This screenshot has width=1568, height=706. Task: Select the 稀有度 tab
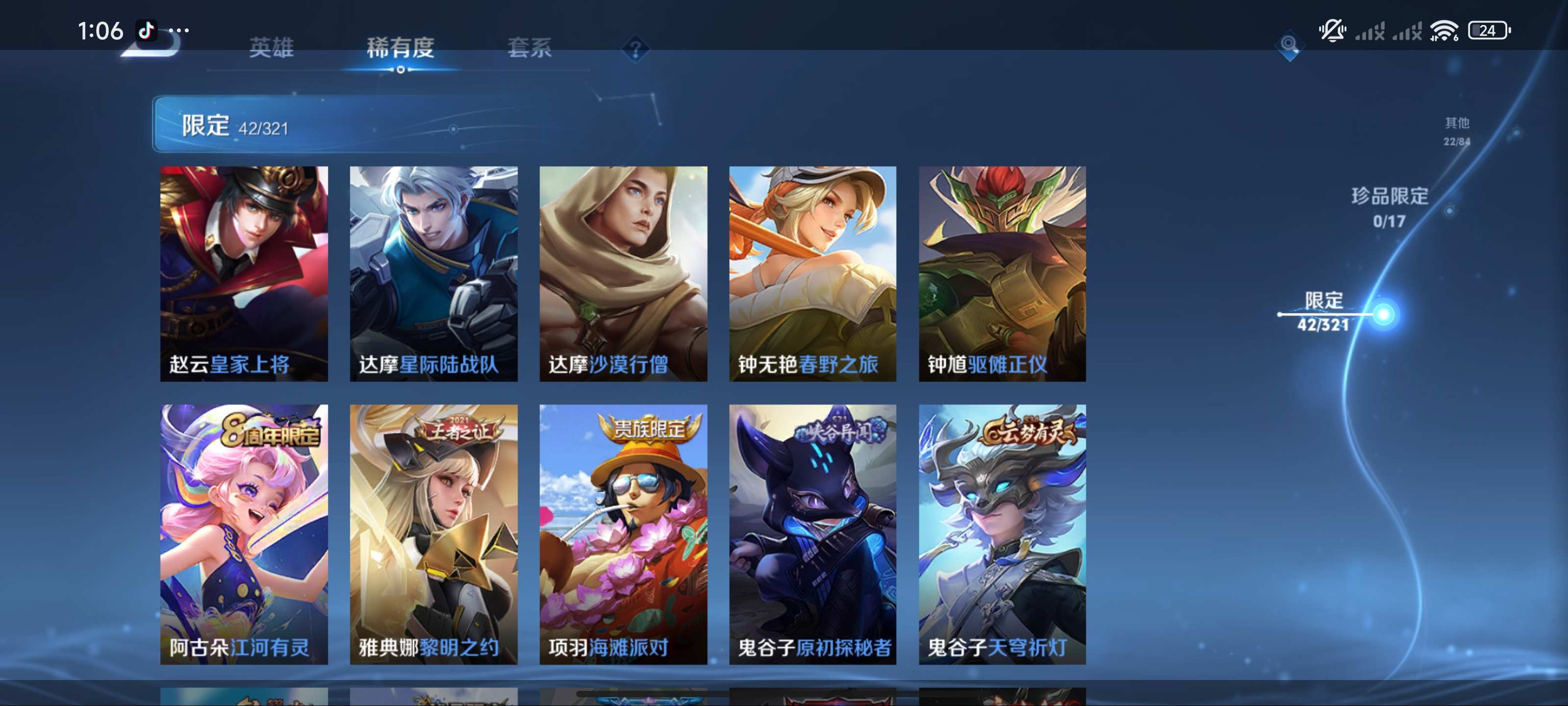[x=400, y=48]
